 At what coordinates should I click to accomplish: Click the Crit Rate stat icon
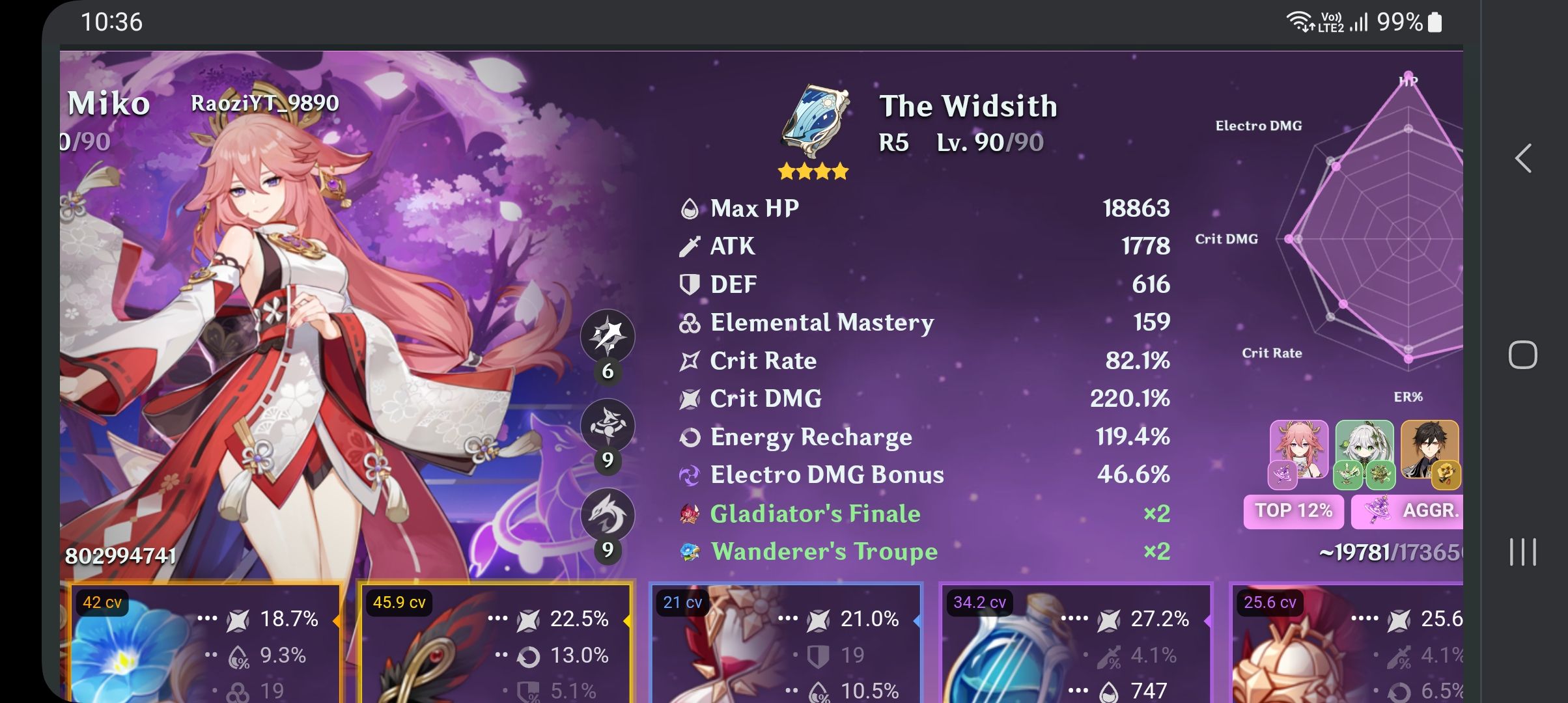coord(690,360)
